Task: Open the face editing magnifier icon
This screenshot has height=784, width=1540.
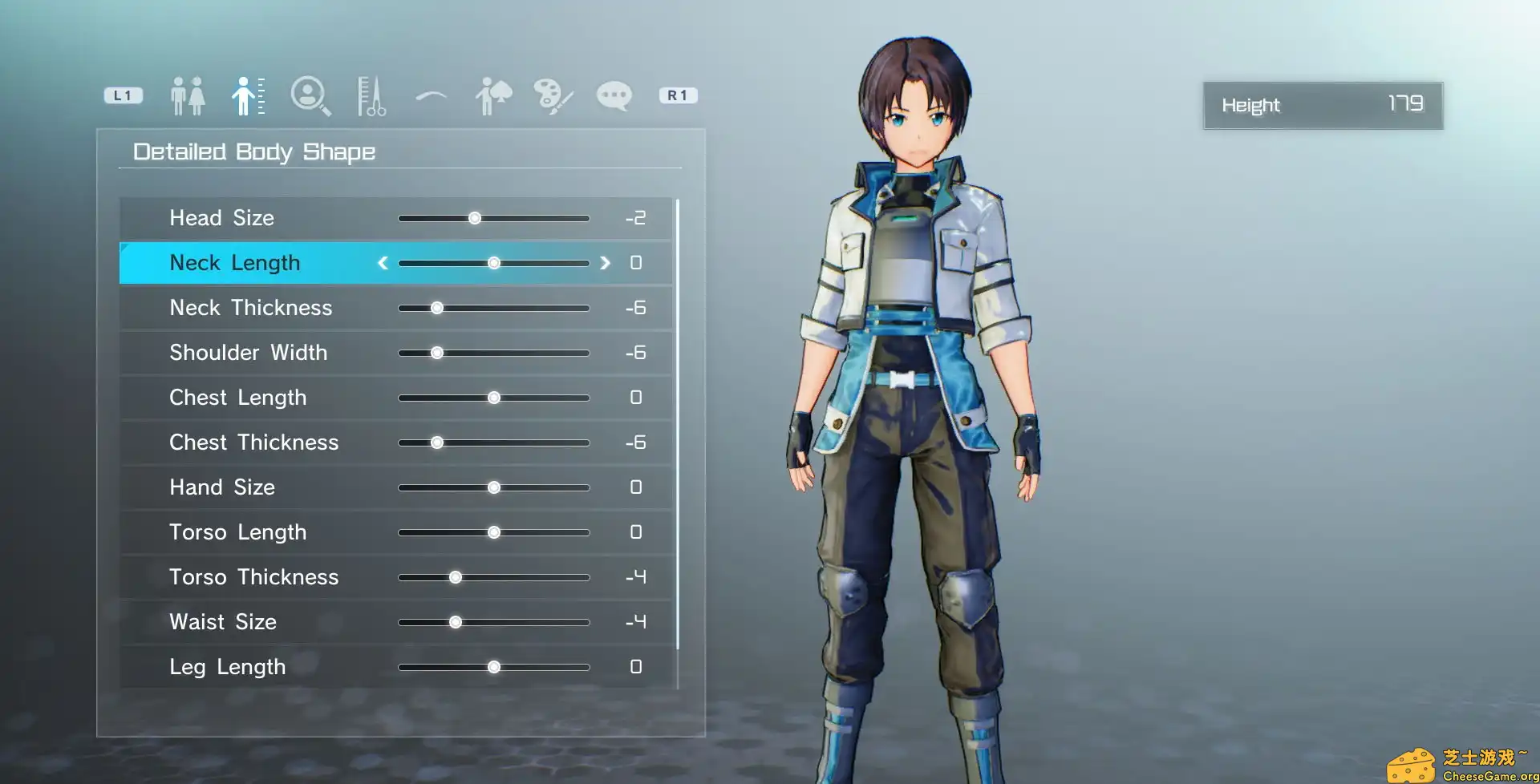Action: 311,94
